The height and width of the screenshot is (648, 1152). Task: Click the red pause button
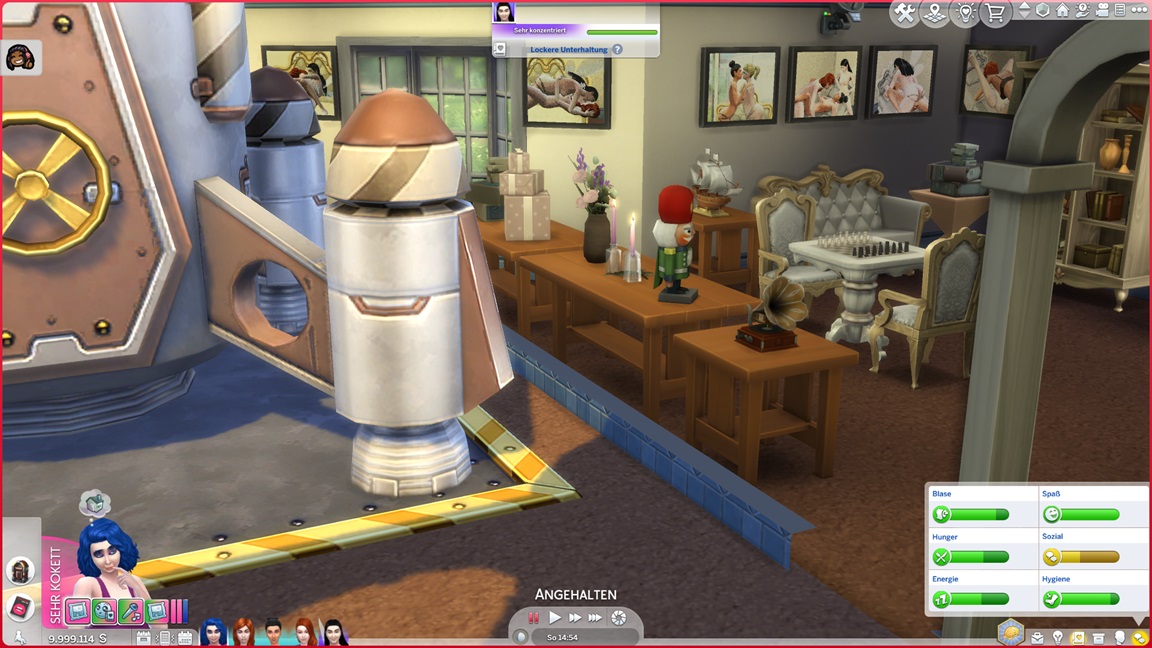coord(534,618)
